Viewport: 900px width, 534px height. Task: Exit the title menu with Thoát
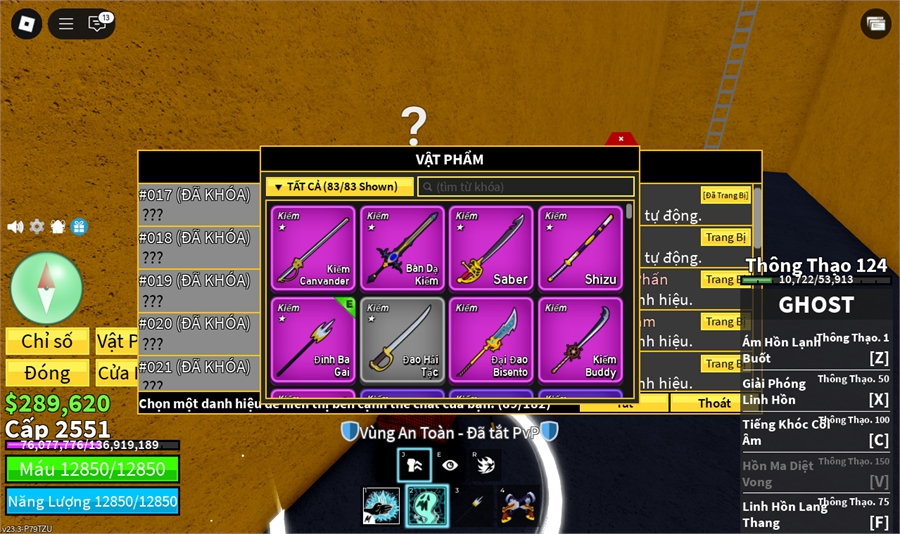click(x=714, y=403)
